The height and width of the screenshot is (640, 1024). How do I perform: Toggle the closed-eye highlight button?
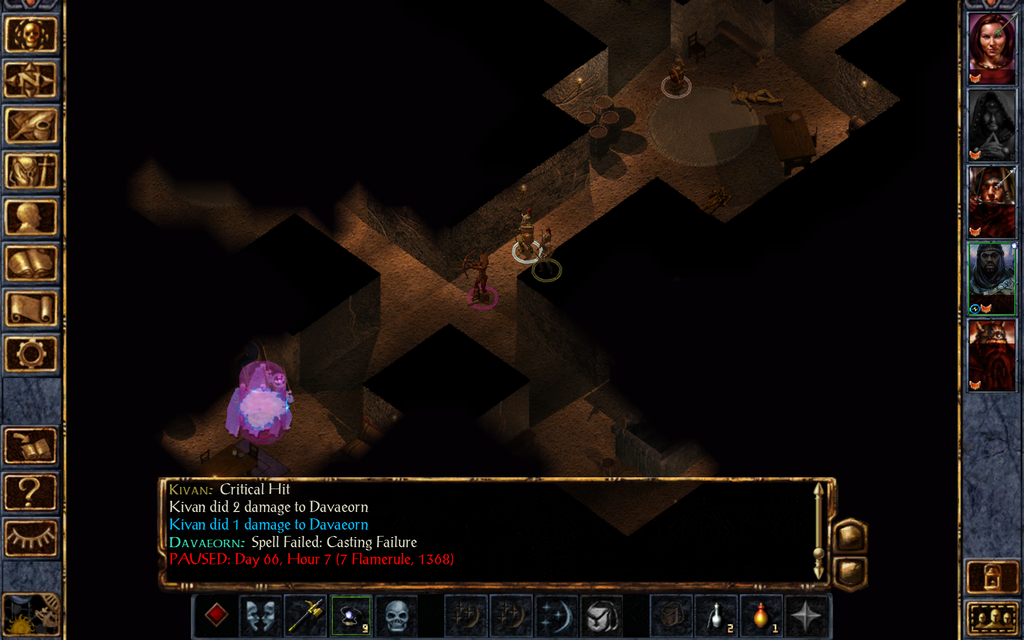point(31,538)
